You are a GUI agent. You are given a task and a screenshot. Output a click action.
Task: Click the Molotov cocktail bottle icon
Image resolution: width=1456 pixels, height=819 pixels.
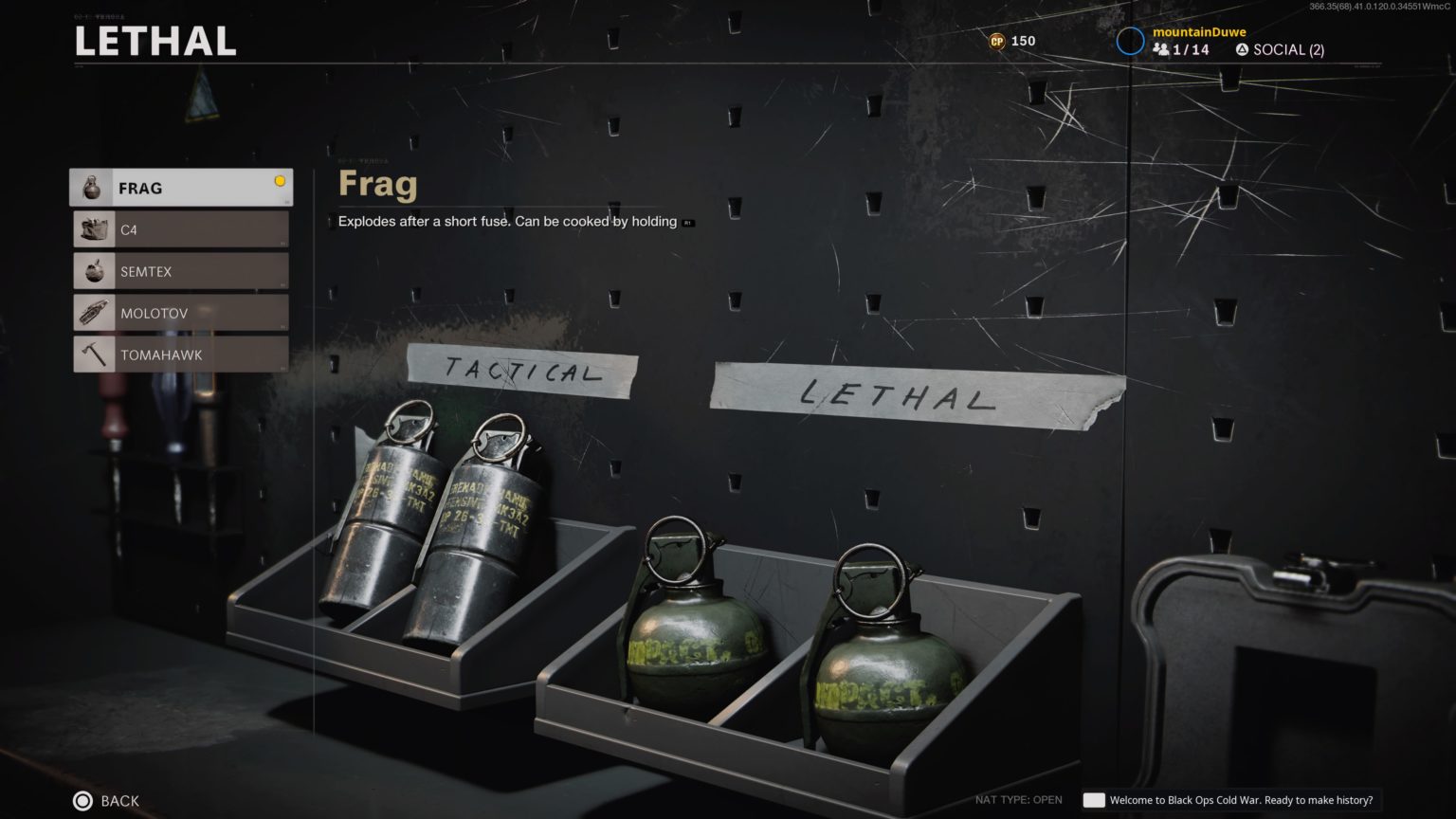coord(94,312)
